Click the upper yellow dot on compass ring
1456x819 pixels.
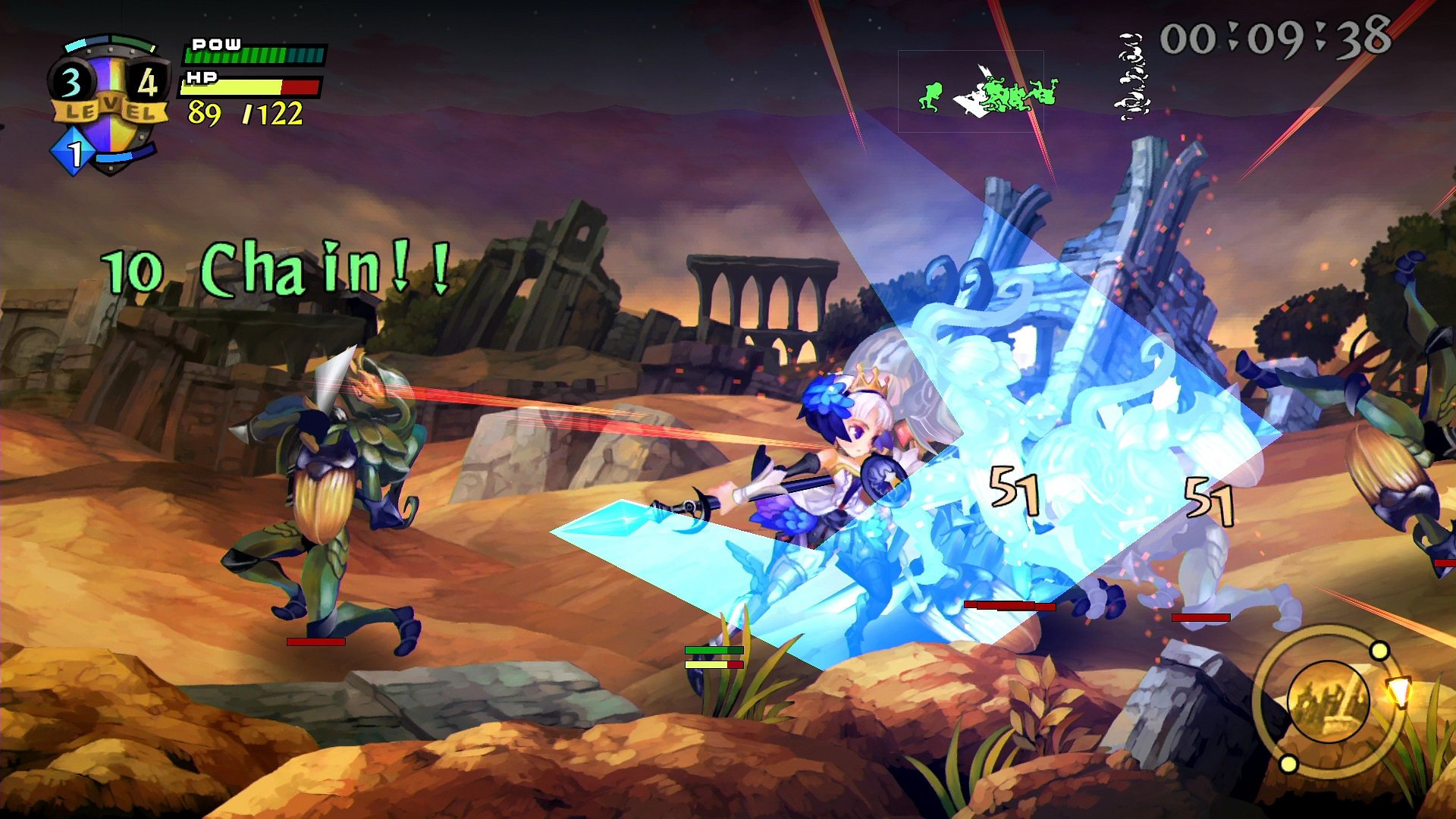click(1379, 651)
